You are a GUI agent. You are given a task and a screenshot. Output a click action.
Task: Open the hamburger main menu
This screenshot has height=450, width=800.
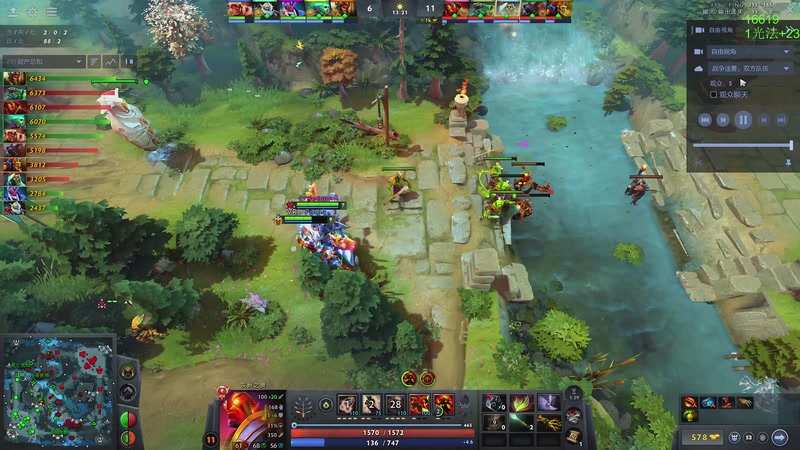(x=51, y=12)
